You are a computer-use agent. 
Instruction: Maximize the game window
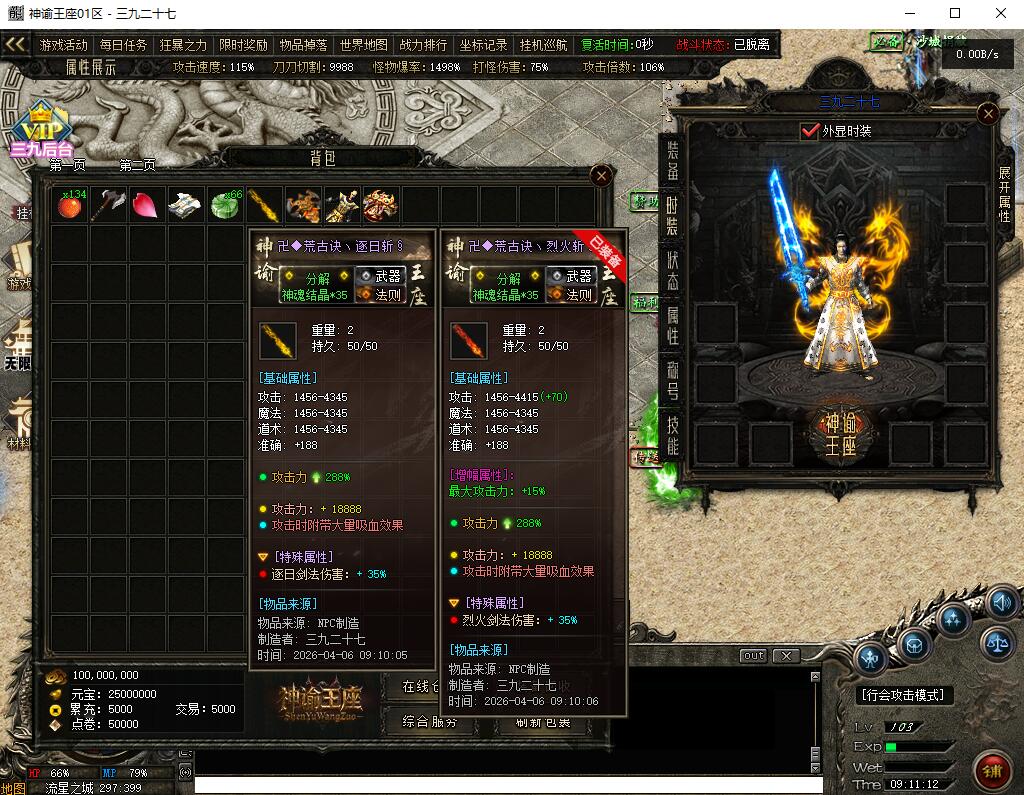[x=955, y=13]
